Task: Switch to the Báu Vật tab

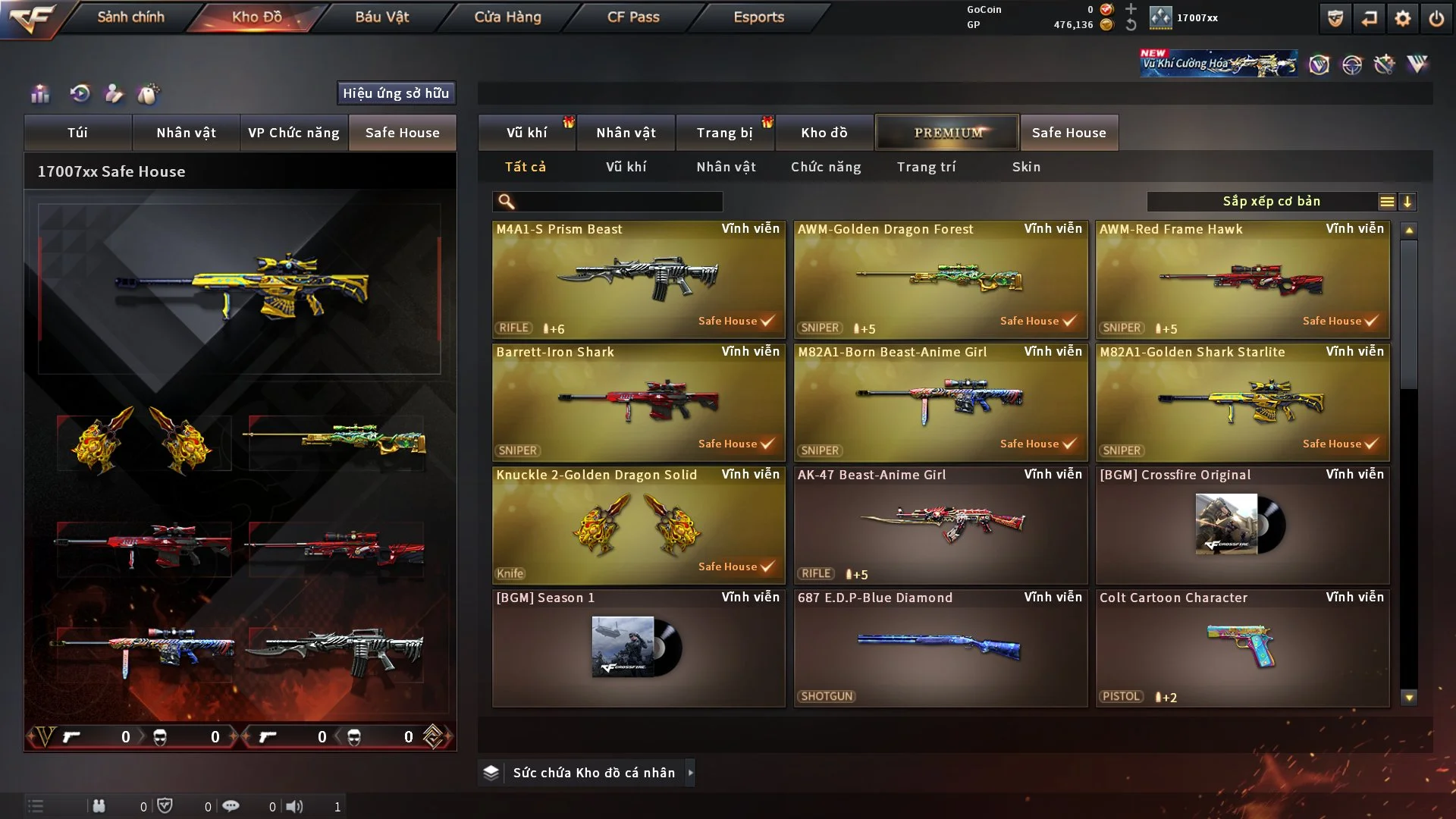Action: pos(381,17)
